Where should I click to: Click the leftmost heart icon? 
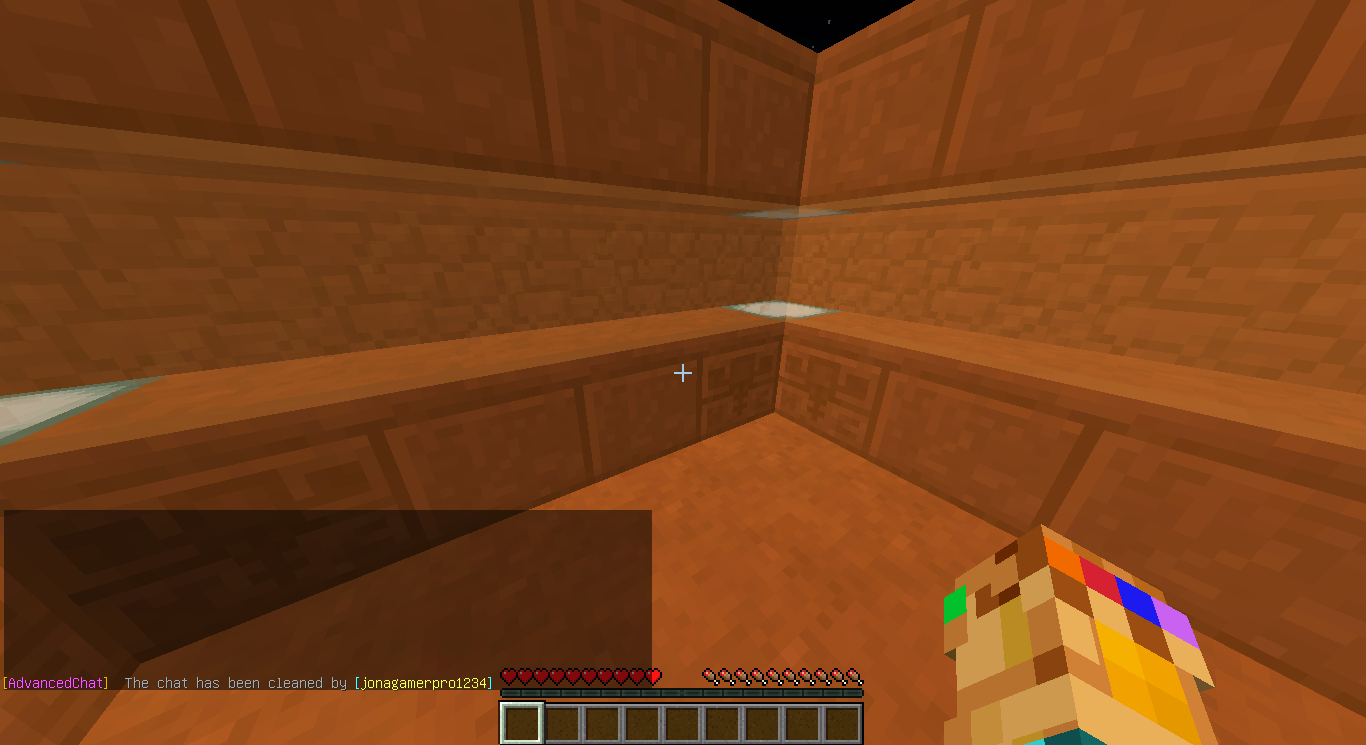(507, 676)
